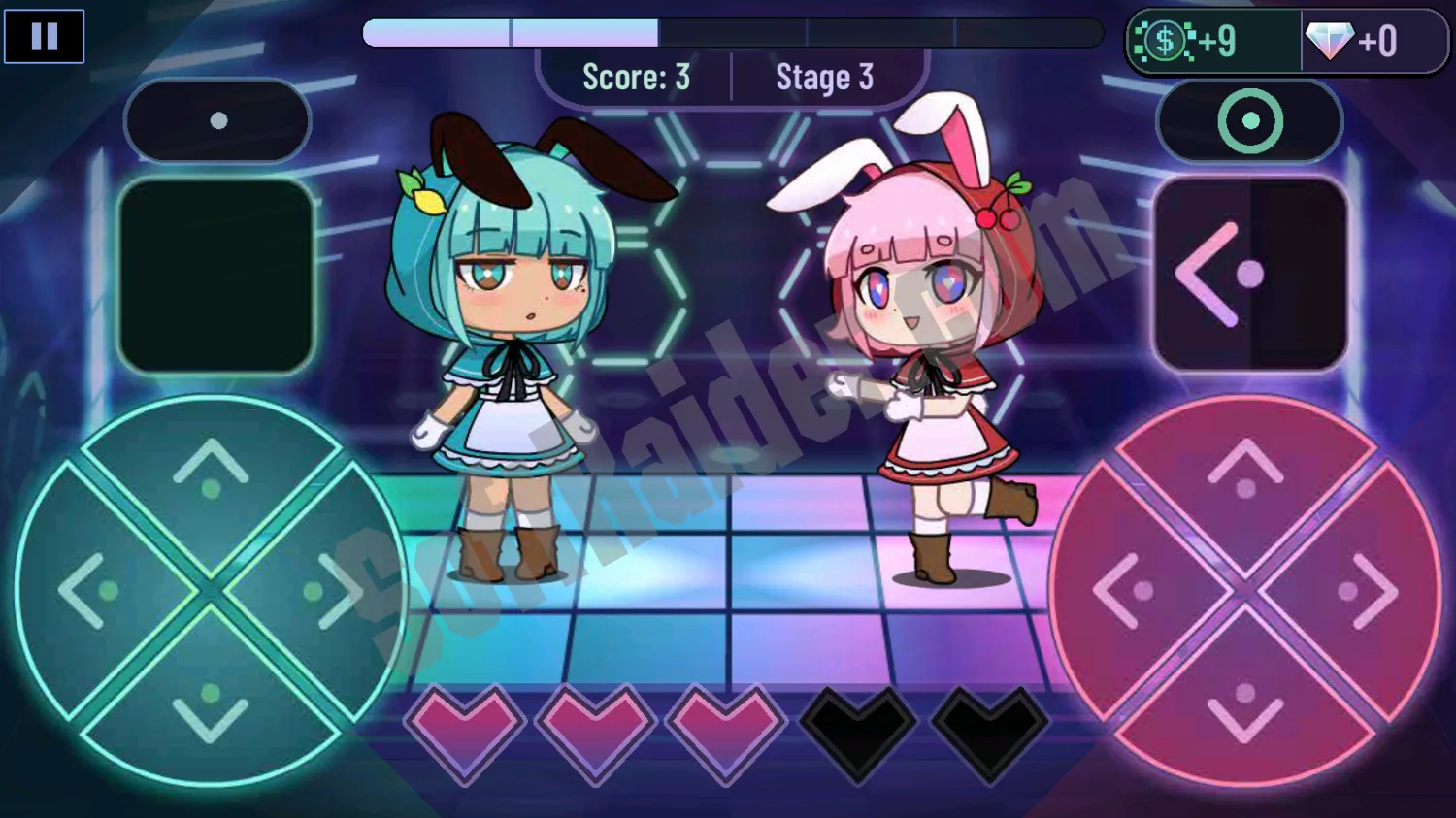Pause the game with the pause button
The image size is (1456, 818).
coord(44,37)
